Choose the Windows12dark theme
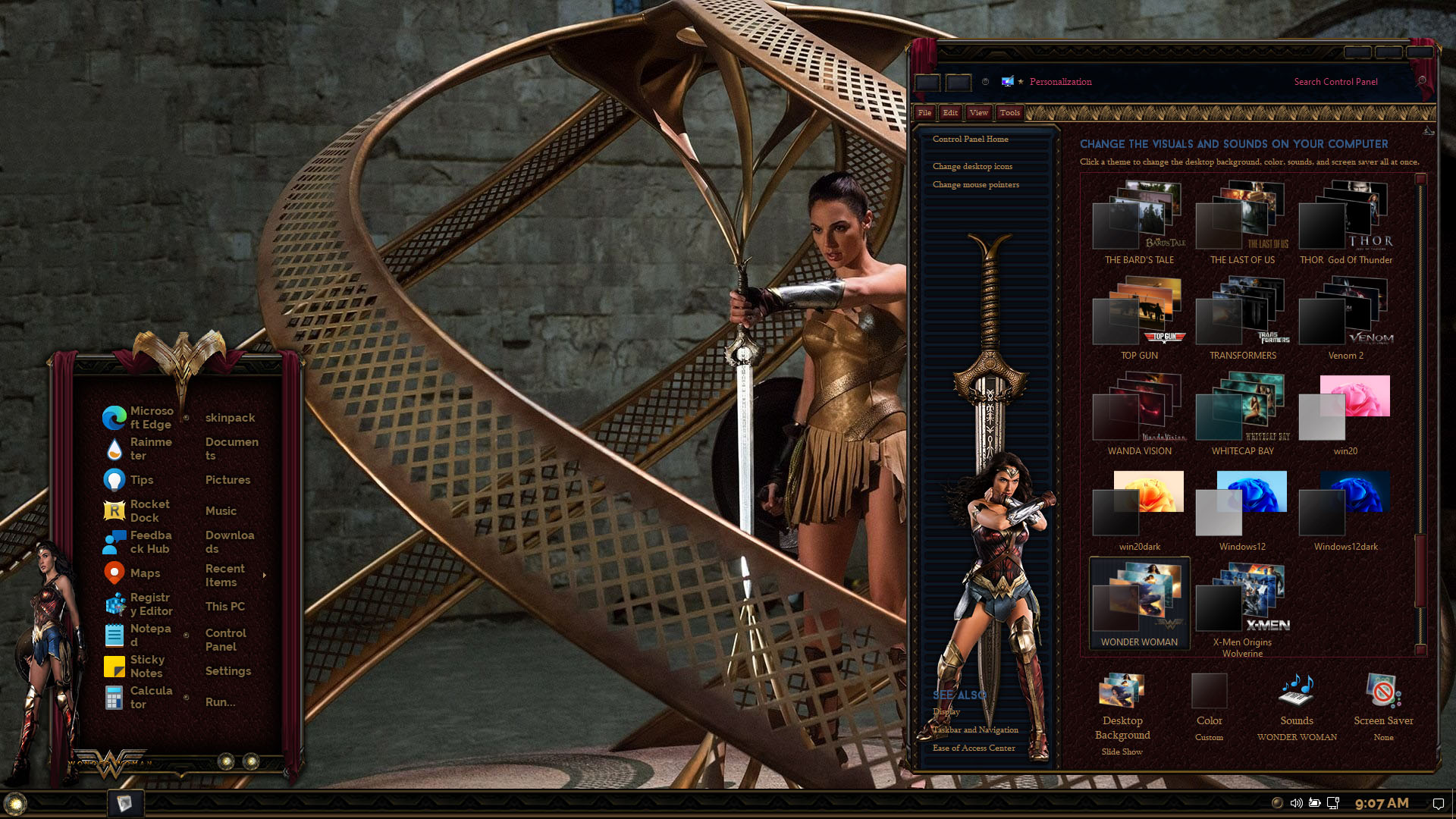1456x819 pixels. pyautogui.click(x=1345, y=510)
